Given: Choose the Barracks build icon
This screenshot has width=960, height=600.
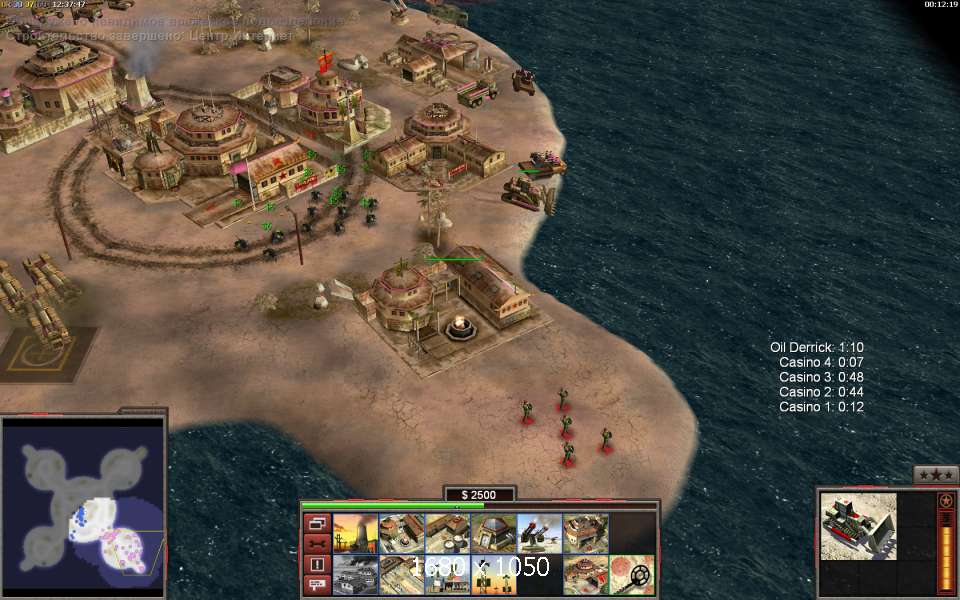Looking at the screenshot, I should click(x=400, y=533).
